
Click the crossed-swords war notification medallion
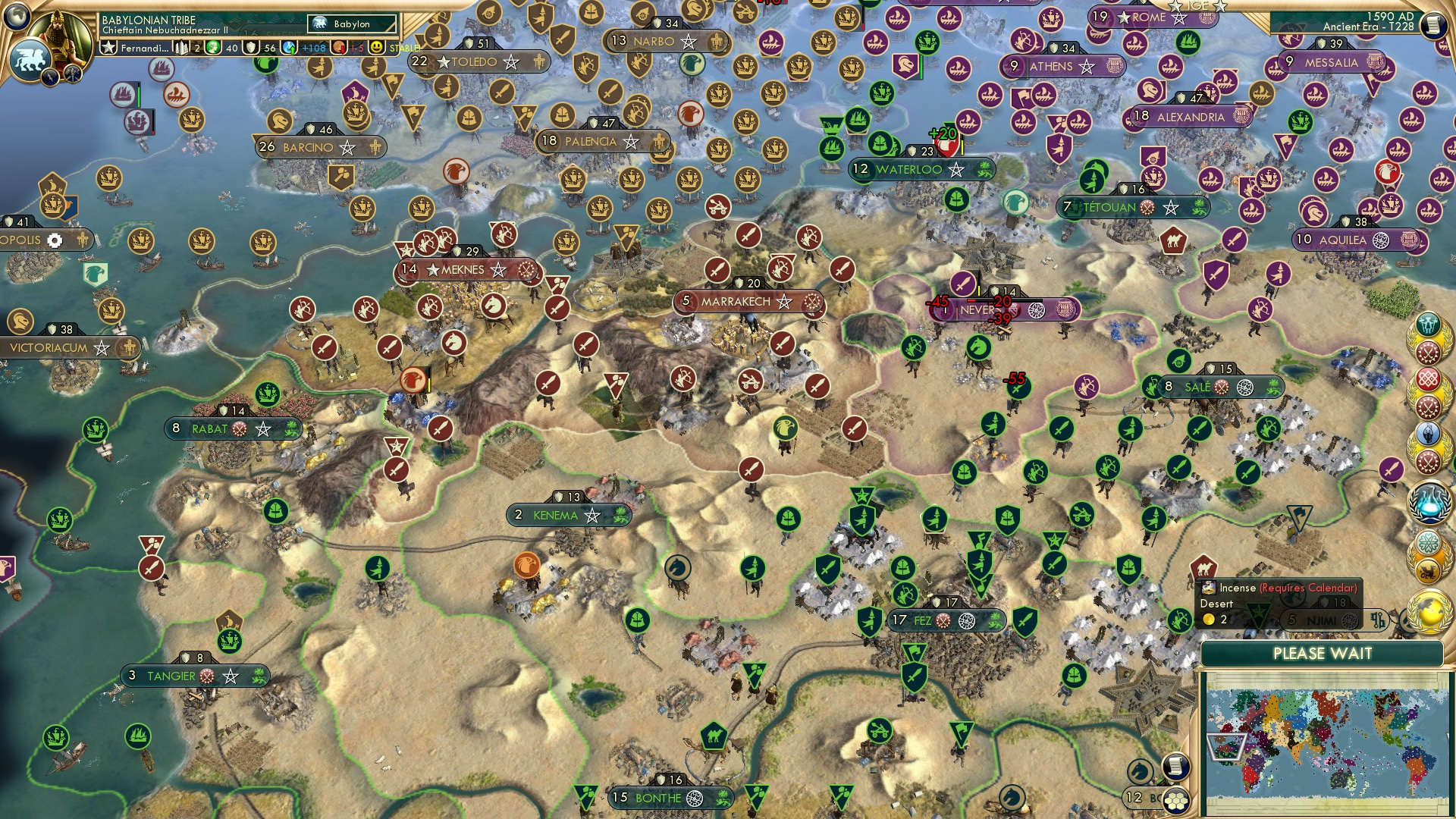(1428, 352)
